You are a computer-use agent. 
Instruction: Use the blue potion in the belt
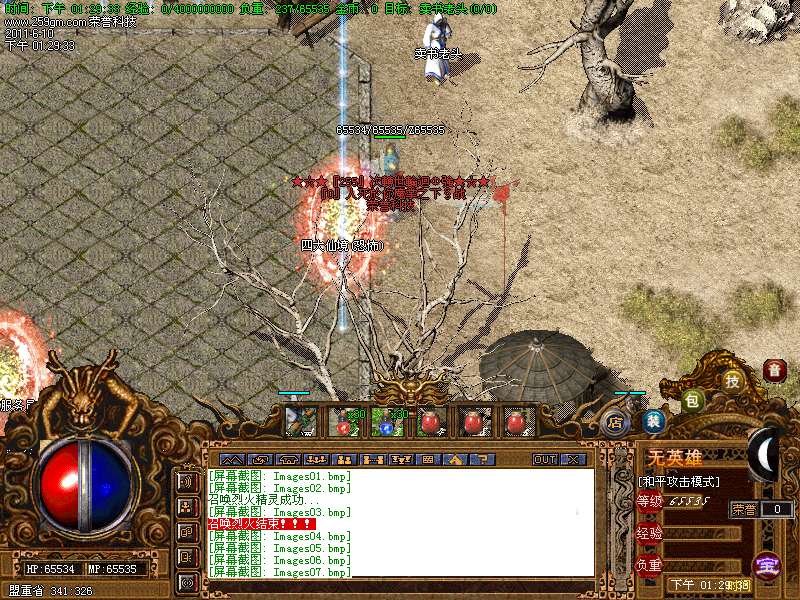click(387, 424)
